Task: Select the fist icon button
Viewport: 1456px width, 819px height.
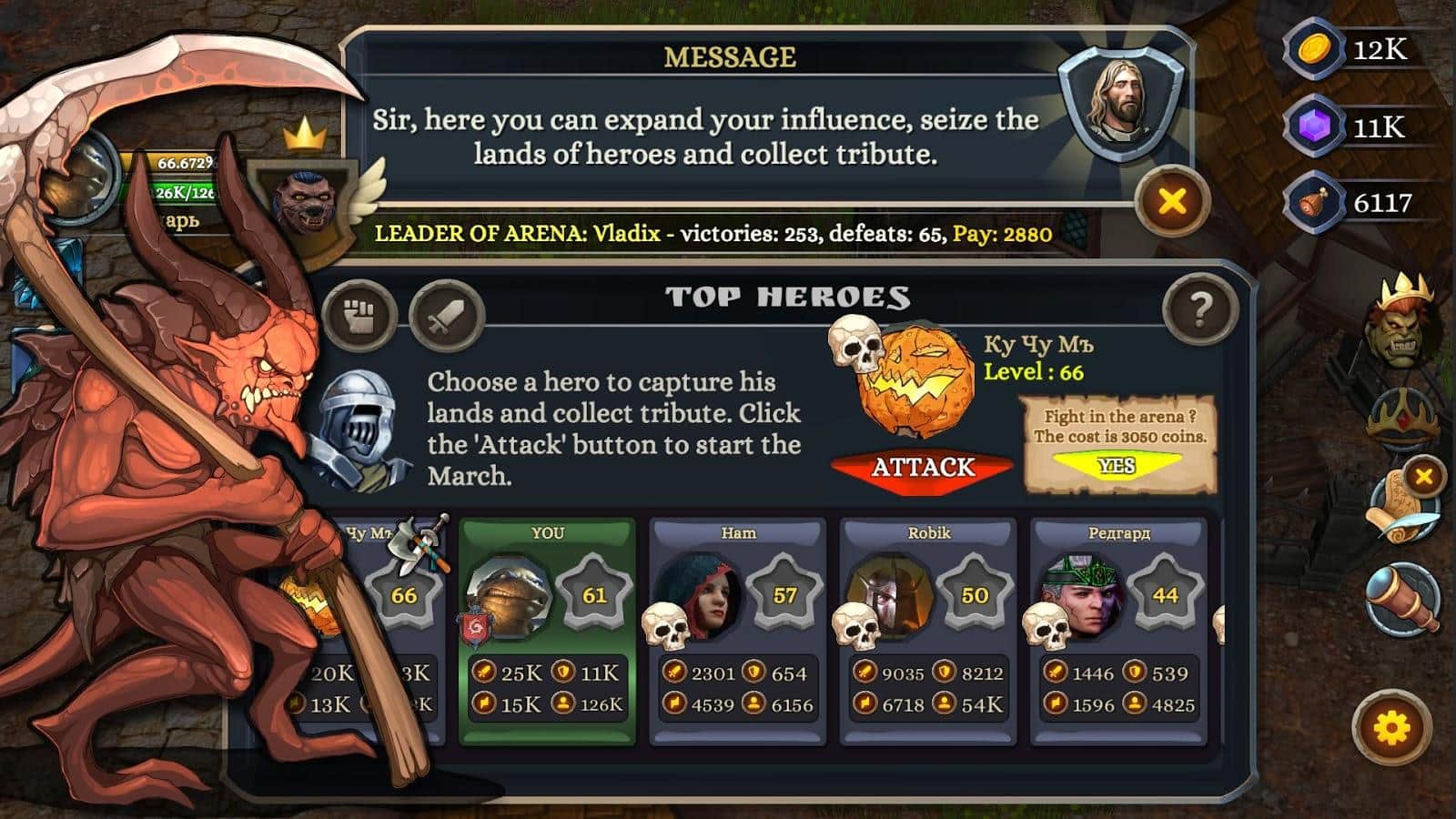Action: coord(360,316)
